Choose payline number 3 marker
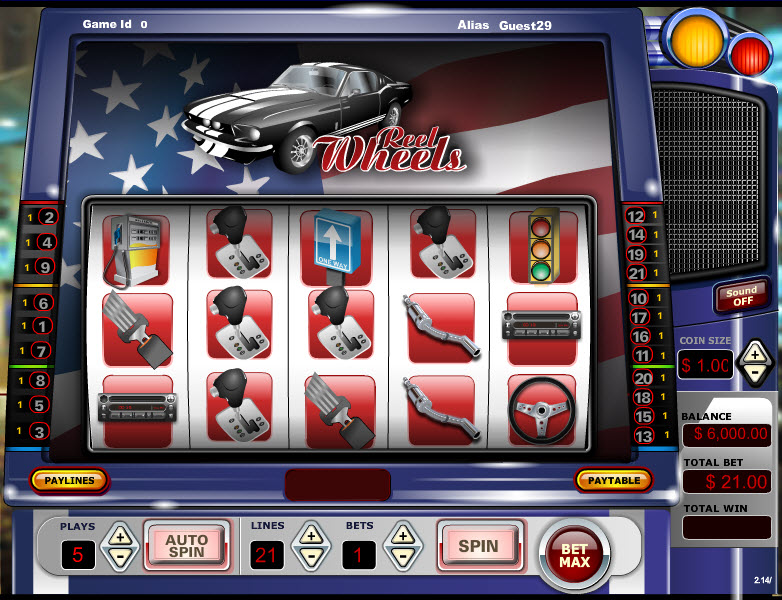 39,432
